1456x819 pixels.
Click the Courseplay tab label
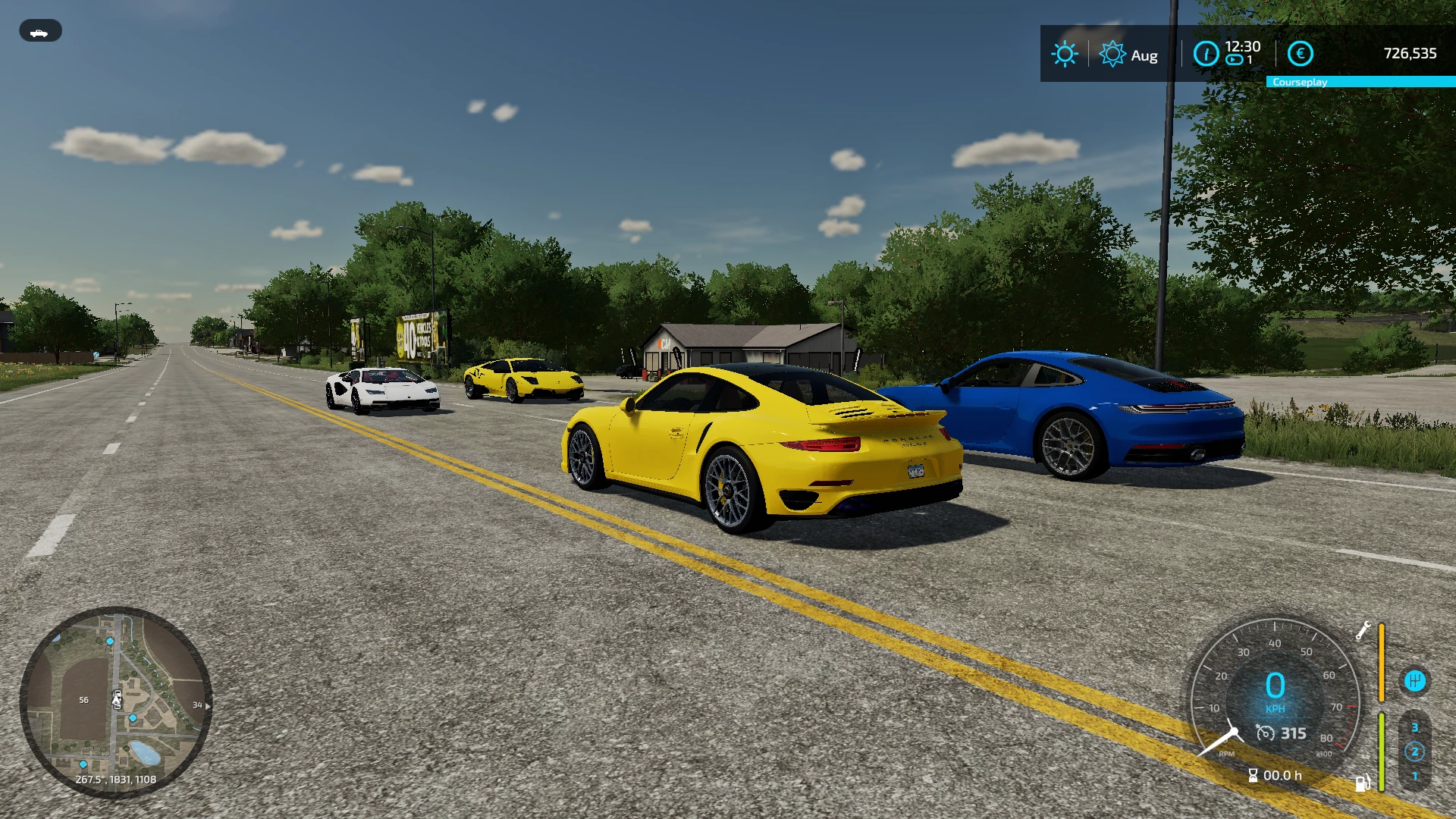(1301, 81)
